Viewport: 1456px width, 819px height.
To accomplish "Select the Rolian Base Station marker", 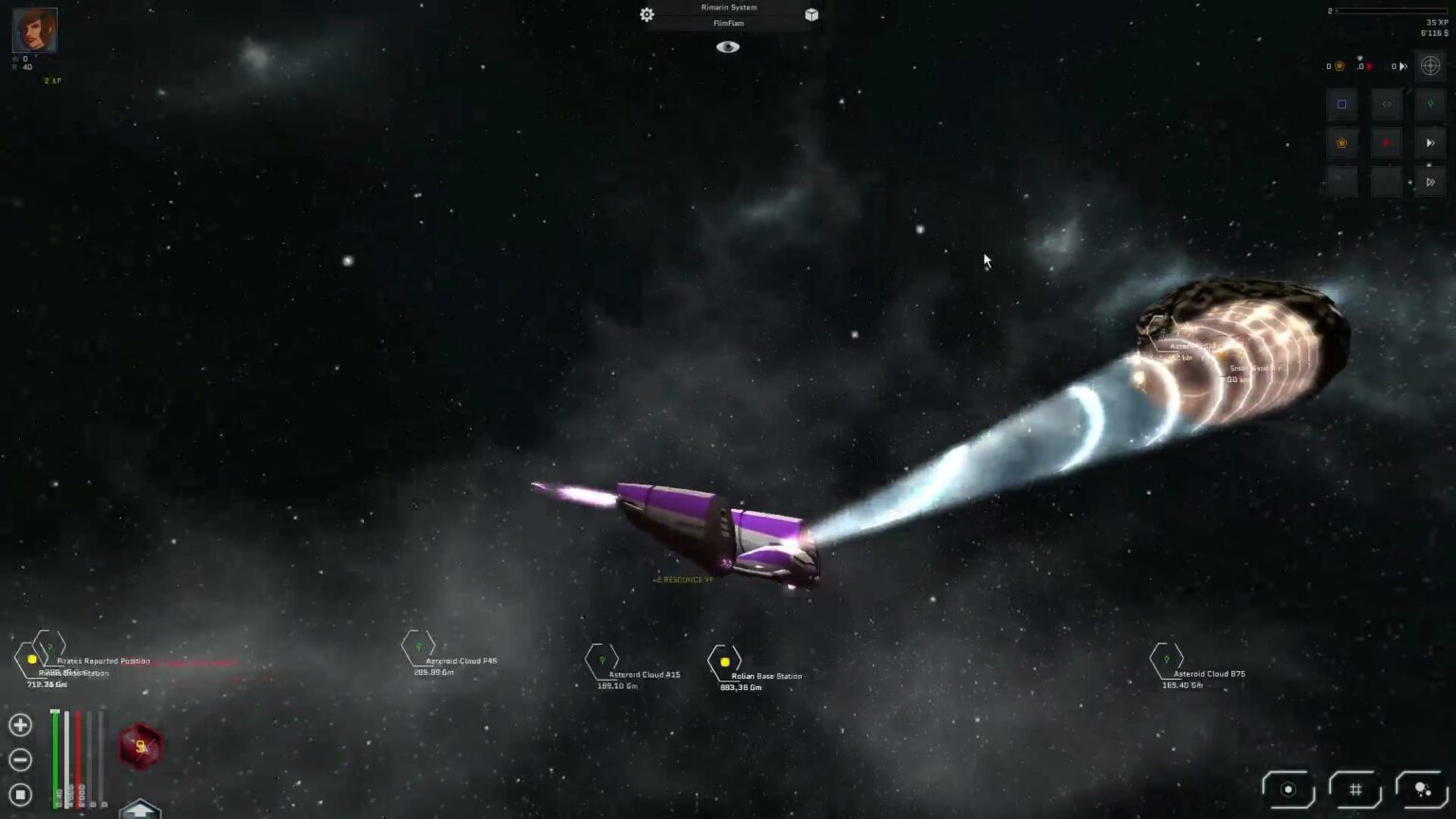I will 724,662.
